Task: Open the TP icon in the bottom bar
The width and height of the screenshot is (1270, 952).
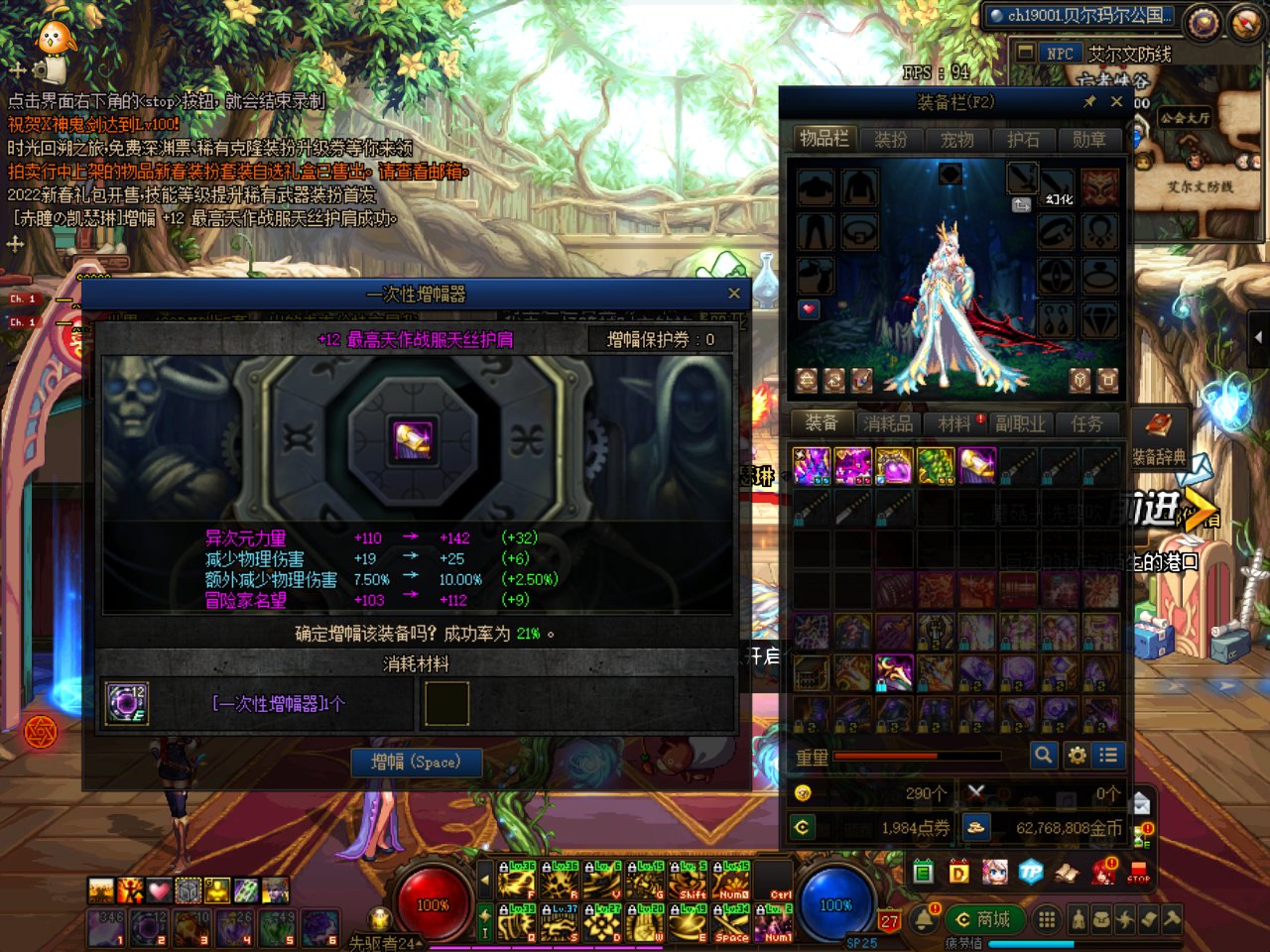Action: pyautogui.click(x=1031, y=873)
